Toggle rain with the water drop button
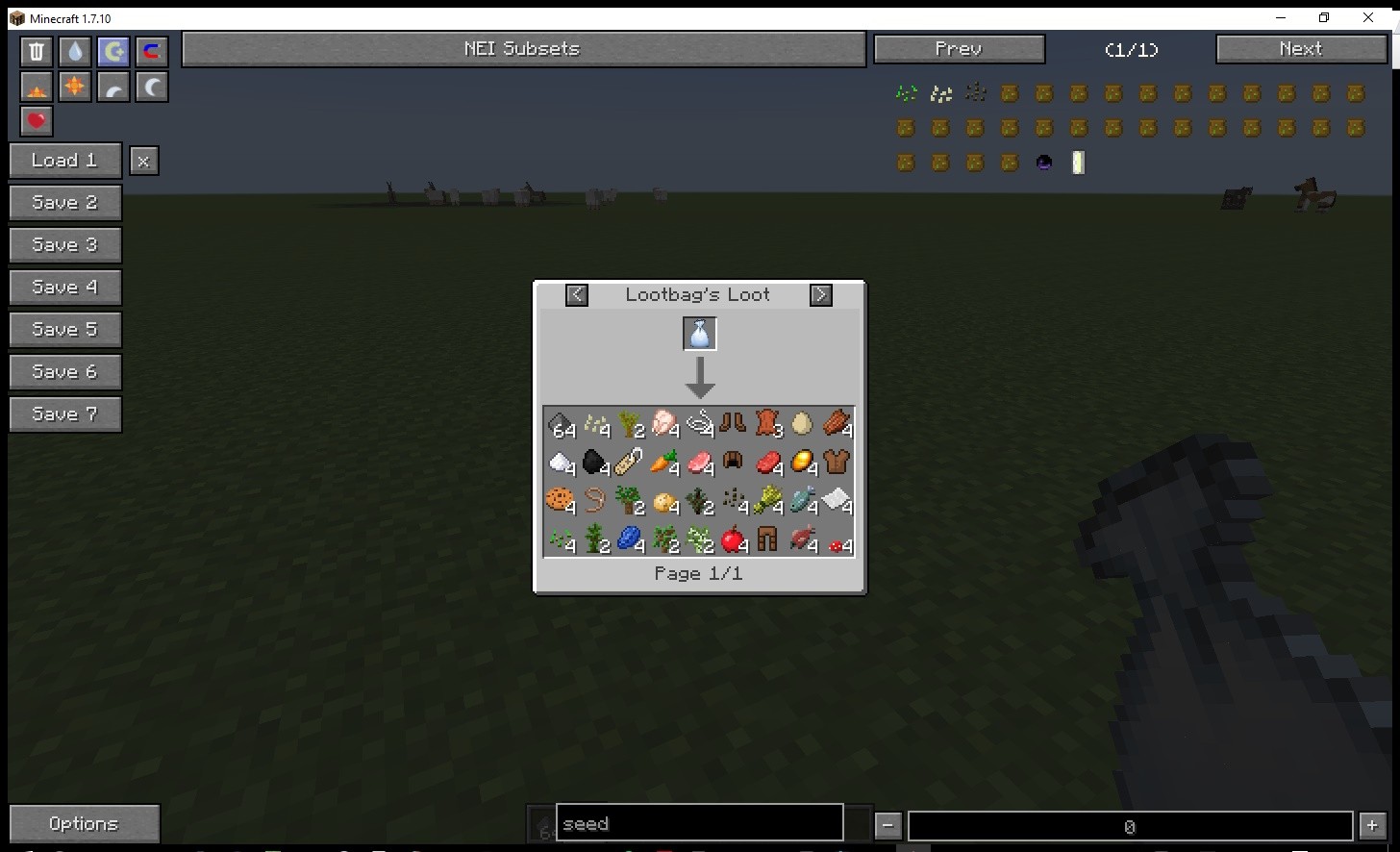Image resolution: width=1400 pixels, height=852 pixels. pyautogui.click(x=75, y=52)
